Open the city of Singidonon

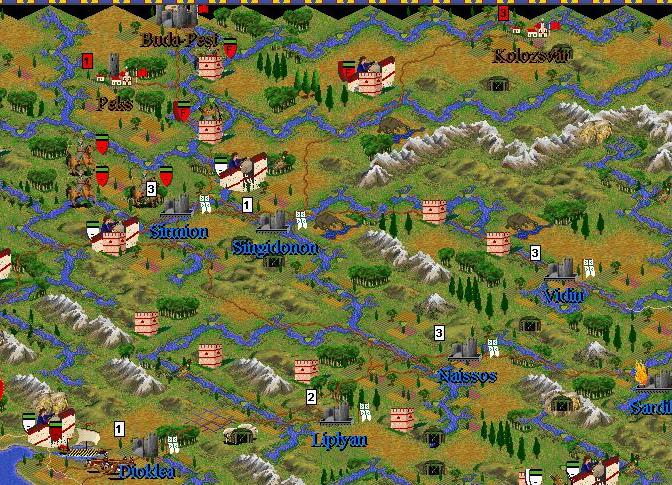coord(274,222)
